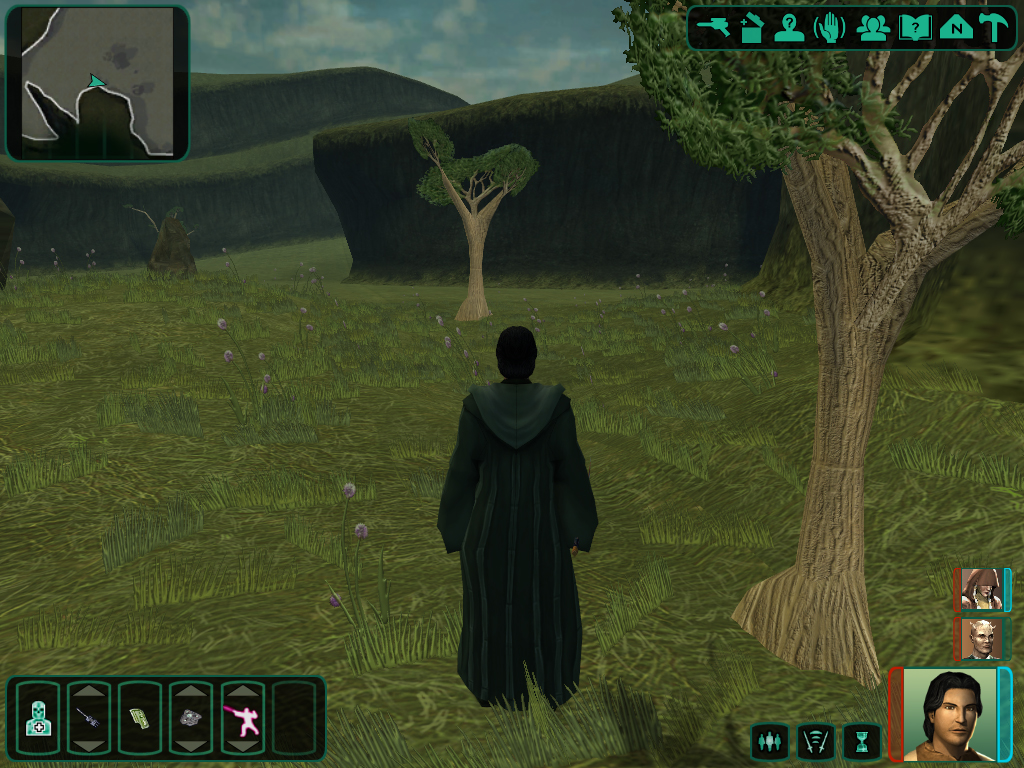1024x768 pixels.
Task: Use the grey mine item slot
Action: click(x=190, y=717)
